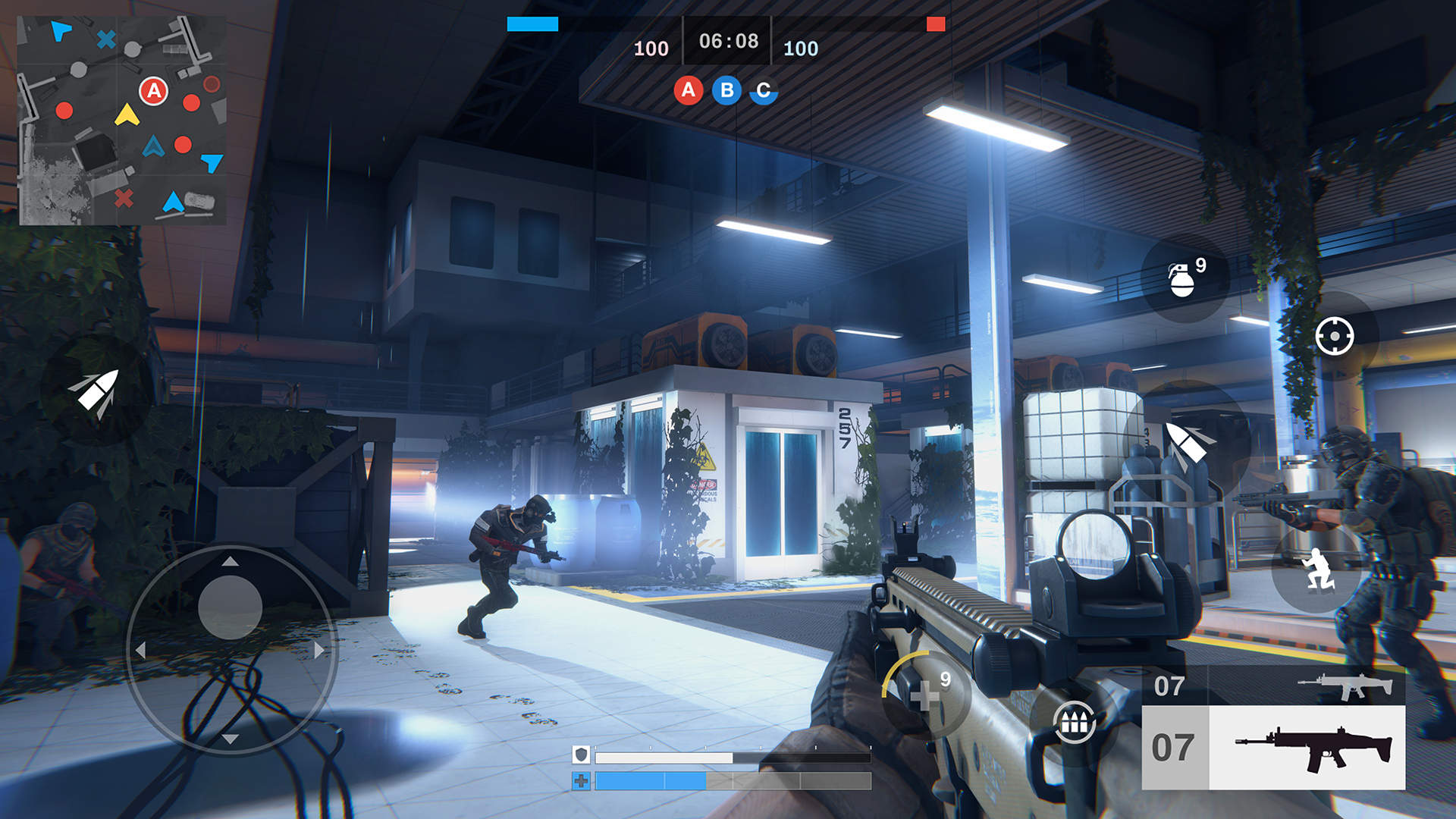The width and height of the screenshot is (1456, 819).
Task: Tap the grenade icon to throw a grenade
Action: click(x=1183, y=278)
